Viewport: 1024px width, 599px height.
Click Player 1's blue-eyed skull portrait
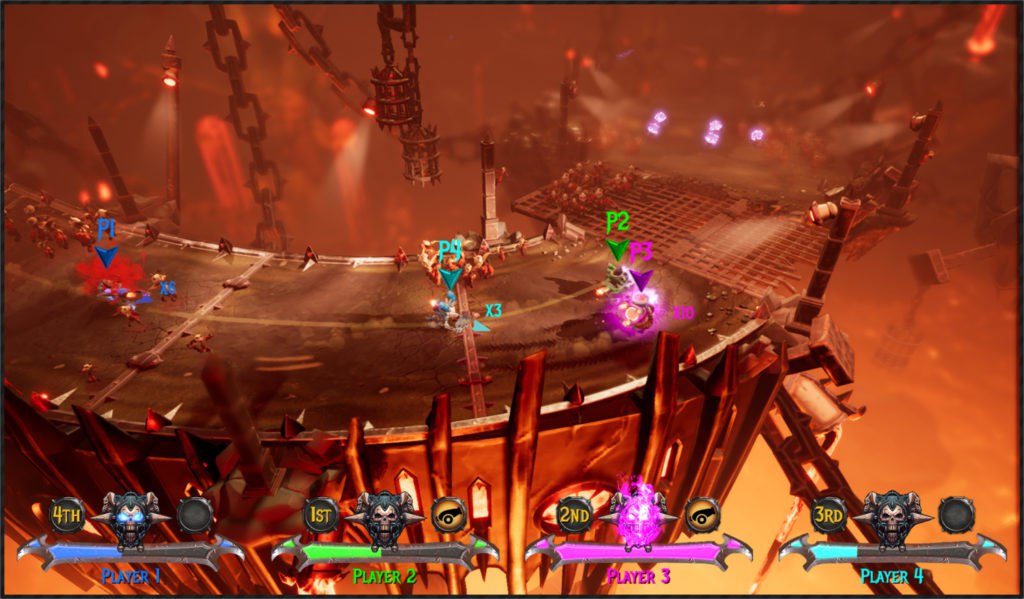[x=131, y=517]
